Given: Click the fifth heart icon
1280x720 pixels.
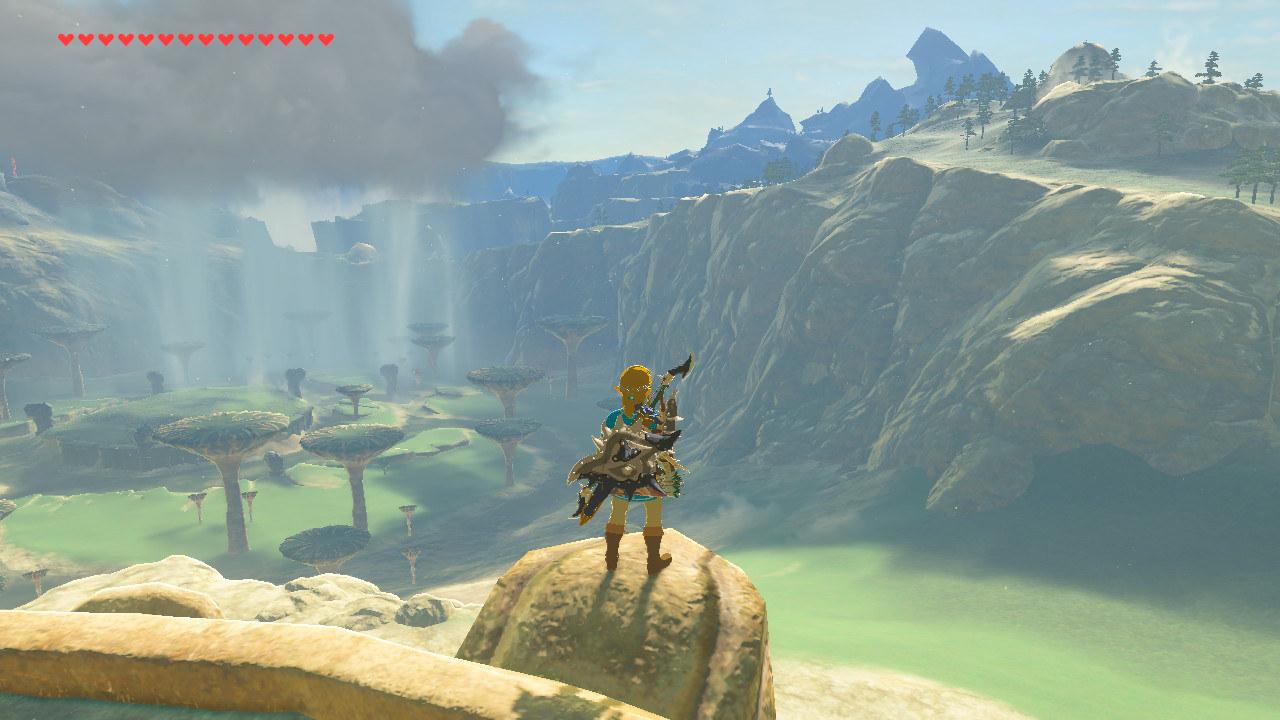Looking at the screenshot, I should click(145, 40).
